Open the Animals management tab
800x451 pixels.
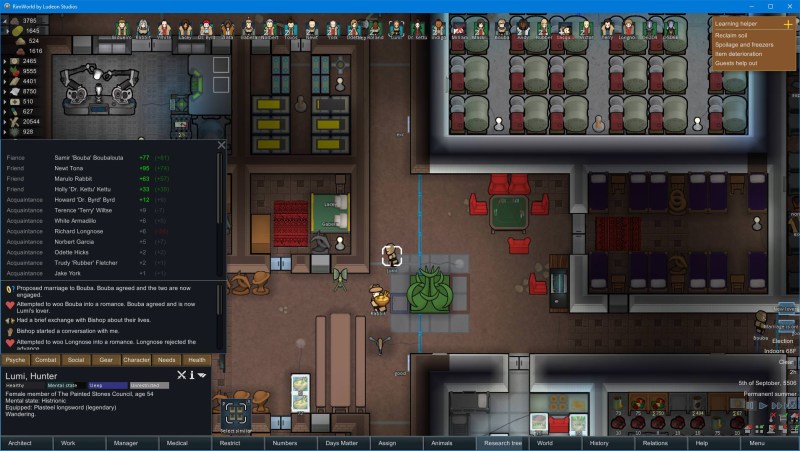tap(441, 442)
